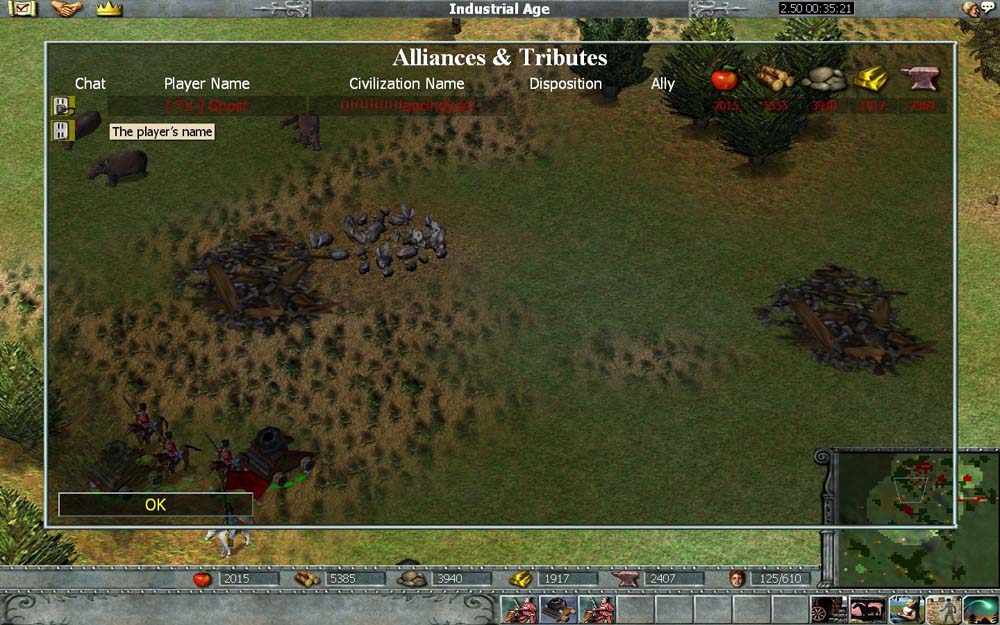Viewport: 1000px width, 625px height.
Task: Confirm the Alliances & Tributes dialog with OK
Action: 155,505
